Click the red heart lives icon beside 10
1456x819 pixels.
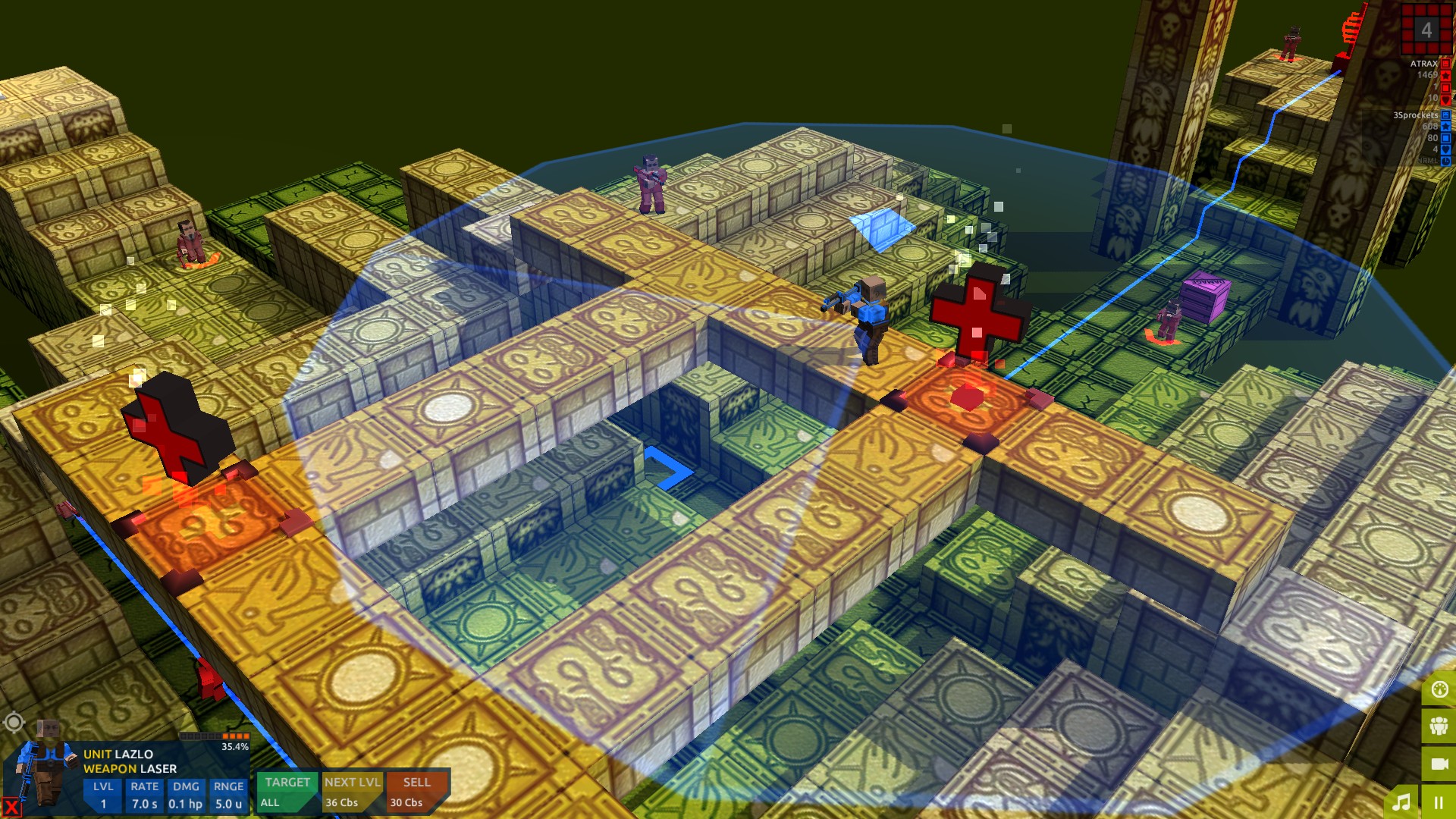point(1445,99)
